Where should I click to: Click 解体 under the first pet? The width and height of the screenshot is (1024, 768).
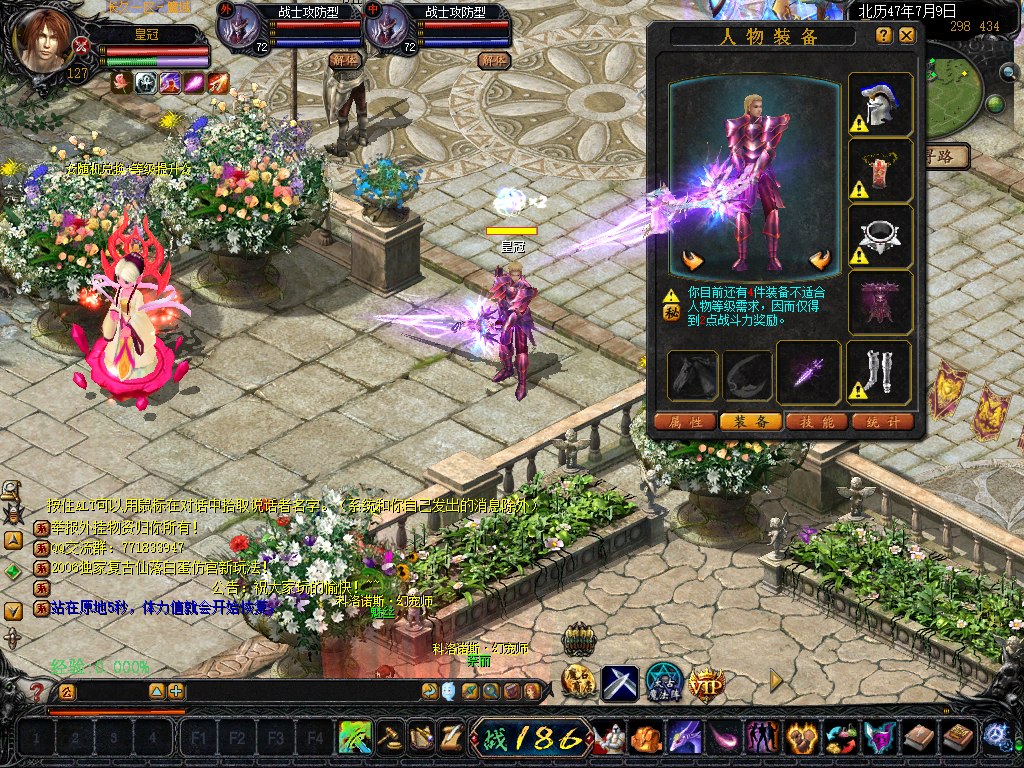pos(345,60)
